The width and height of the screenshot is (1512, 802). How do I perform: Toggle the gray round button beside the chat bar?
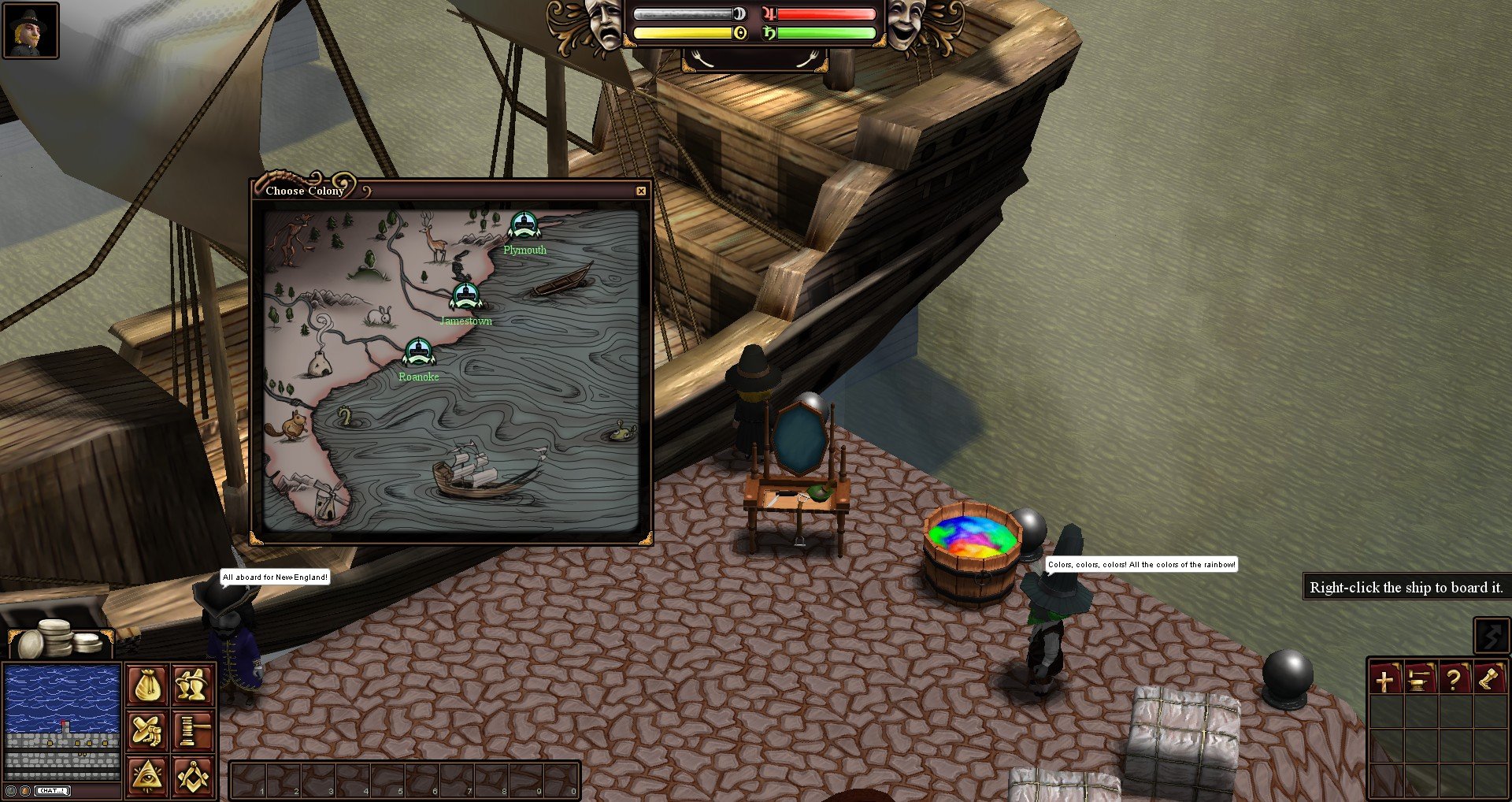click(11, 790)
